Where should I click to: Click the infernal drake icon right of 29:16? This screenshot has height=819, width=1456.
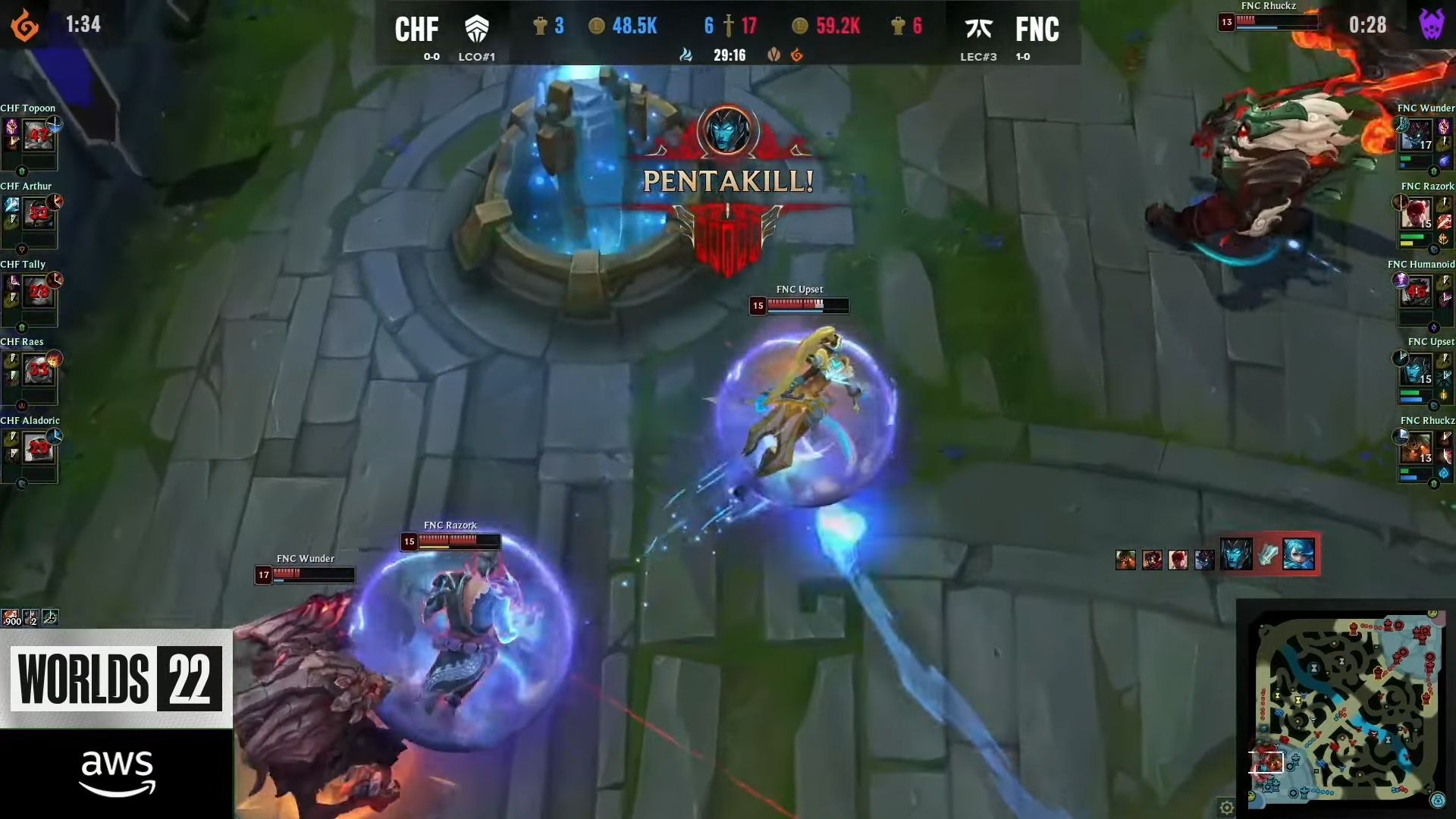pos(795,55)
